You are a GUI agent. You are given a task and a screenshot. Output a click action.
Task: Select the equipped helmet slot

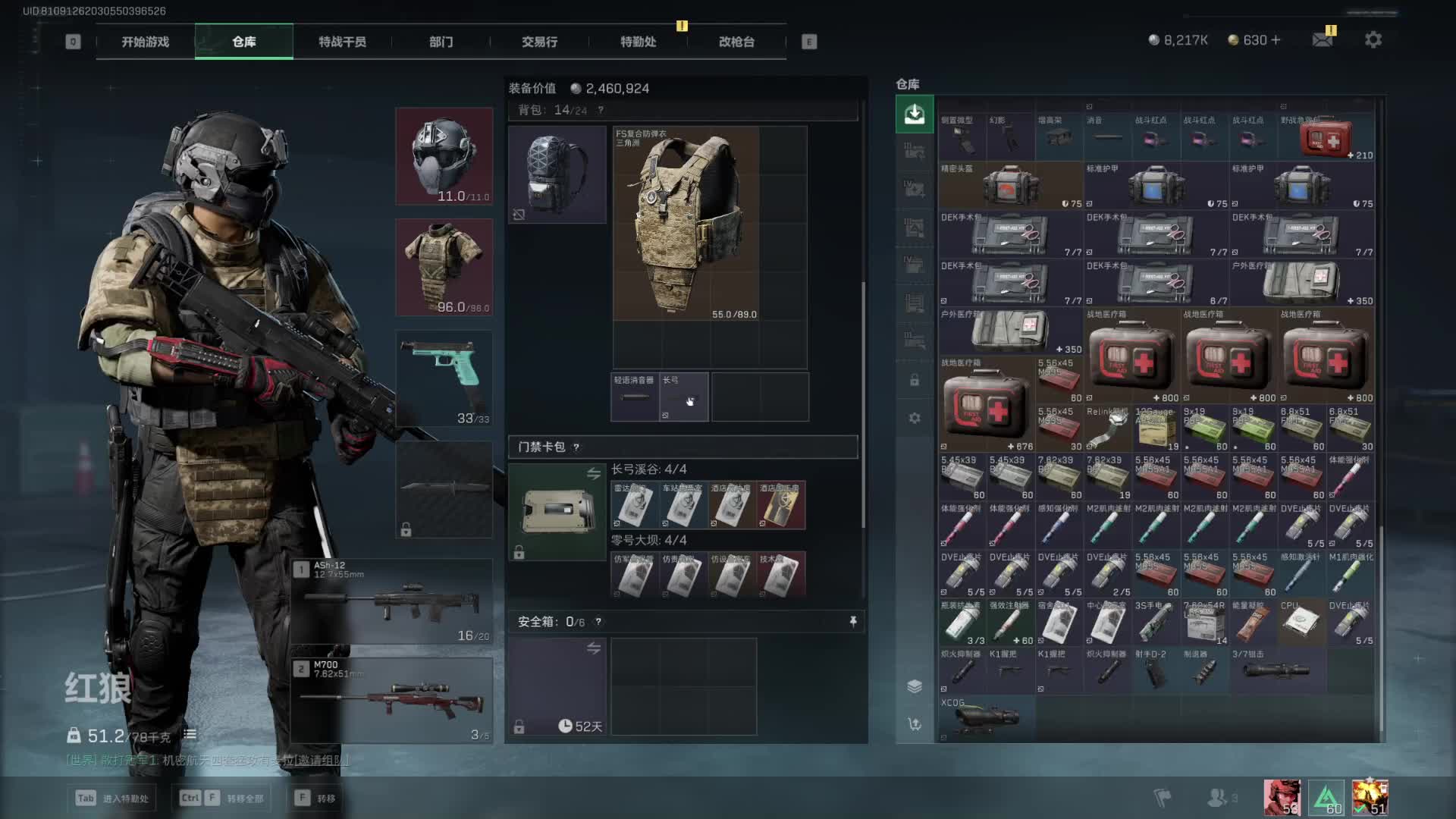444,156
